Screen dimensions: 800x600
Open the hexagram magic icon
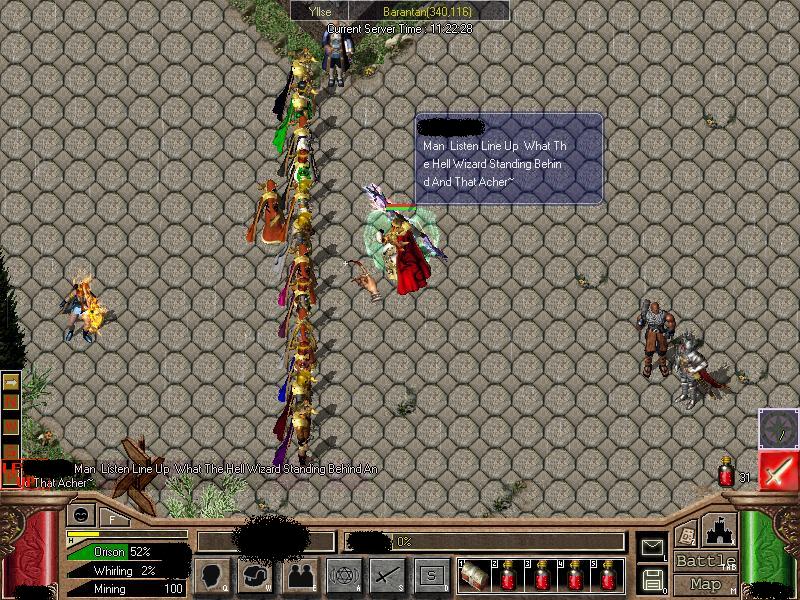345,575
